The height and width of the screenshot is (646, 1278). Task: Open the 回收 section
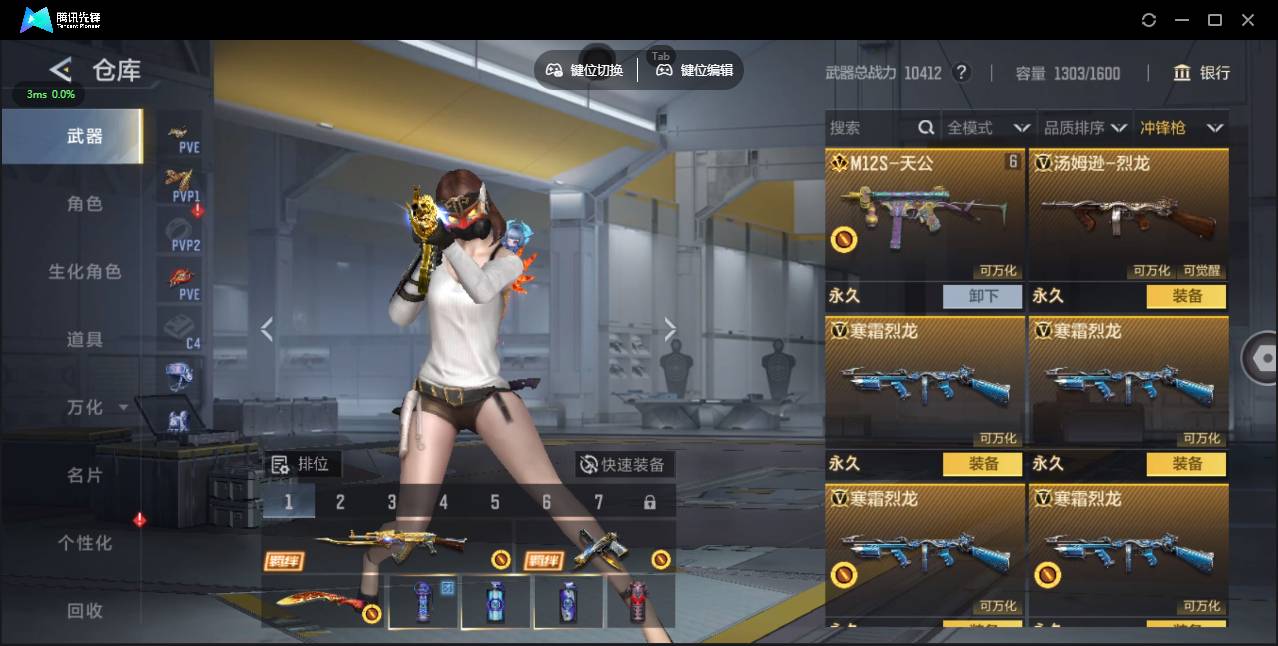(x=85, y=610)
